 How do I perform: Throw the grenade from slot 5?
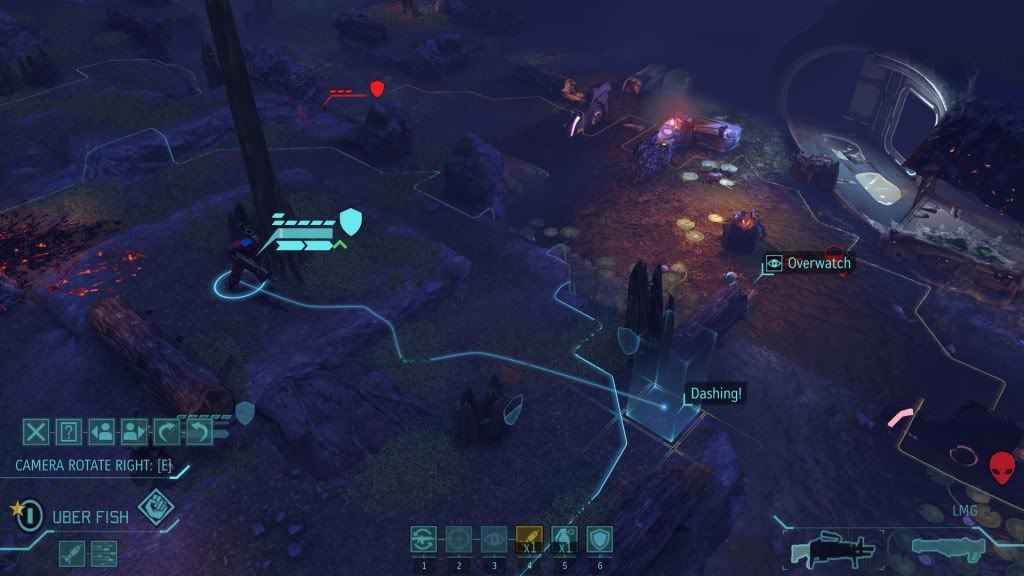click(x=564, y=540)
